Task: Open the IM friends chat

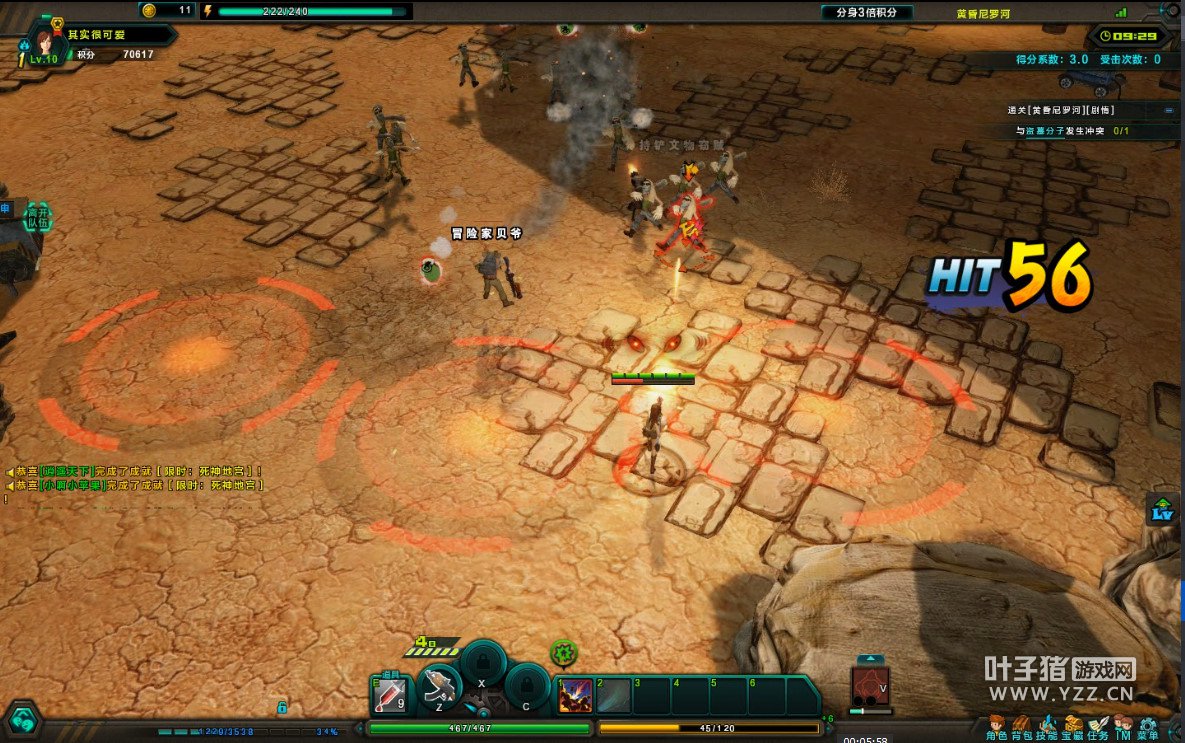Action: coord(1123,726)
